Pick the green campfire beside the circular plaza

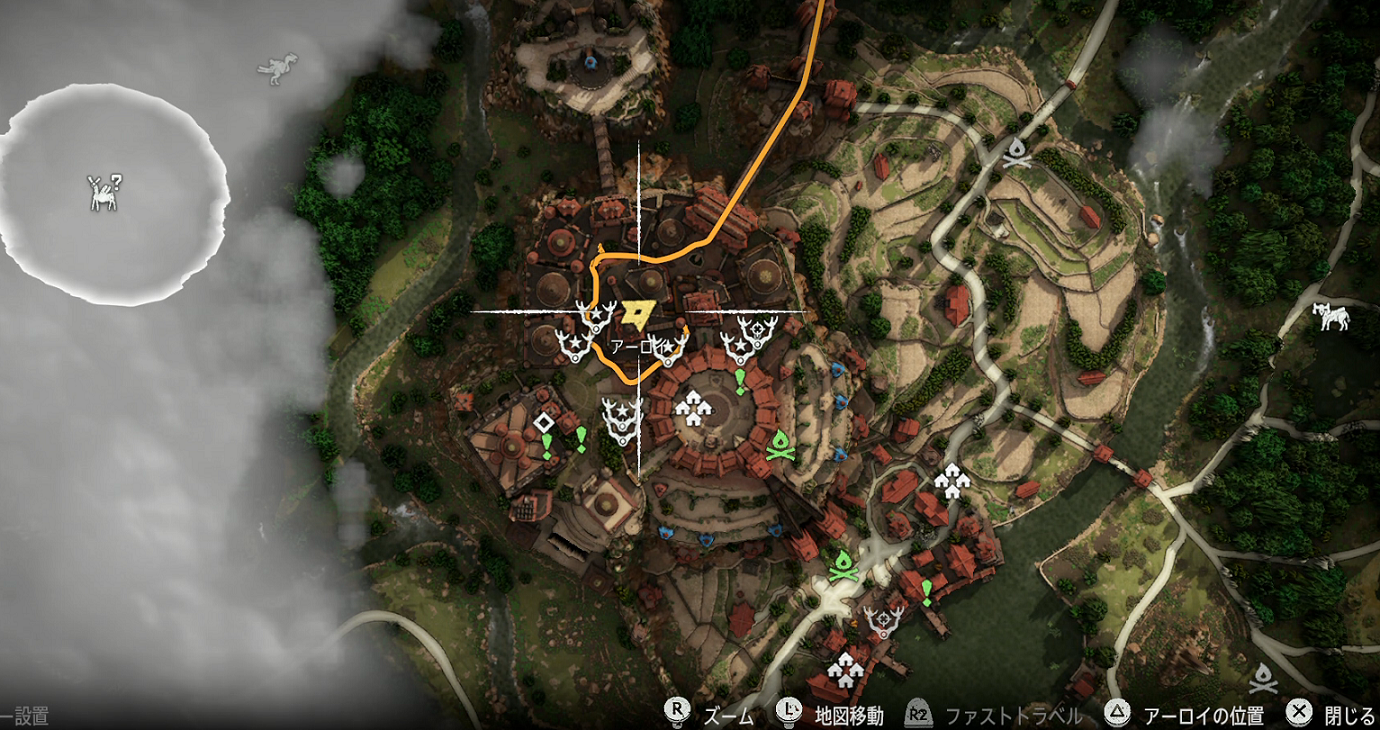[780, 445]
